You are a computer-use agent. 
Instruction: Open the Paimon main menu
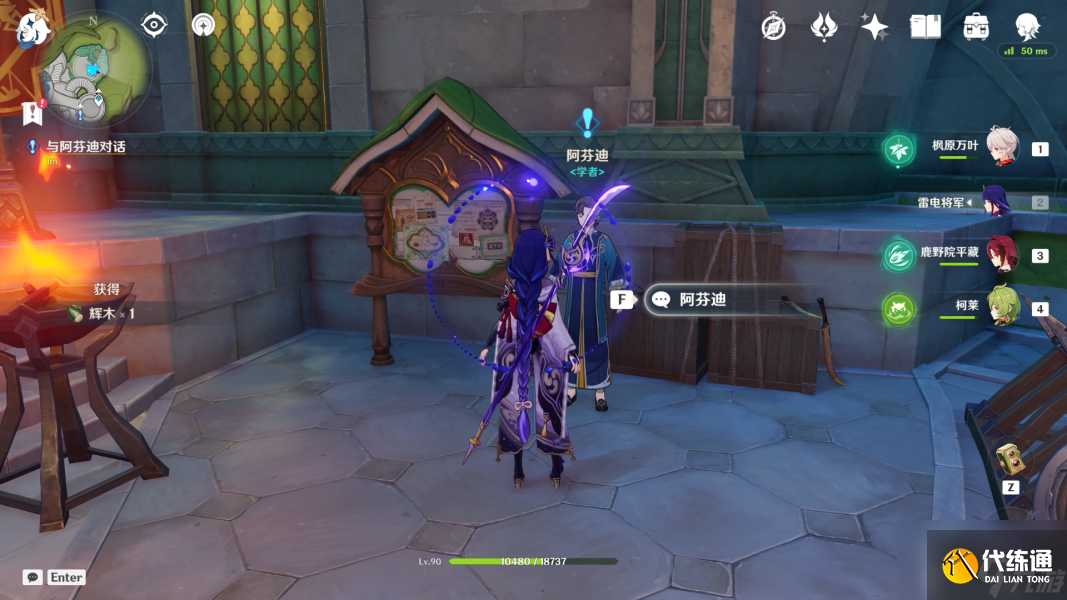[x=33, y=28]
